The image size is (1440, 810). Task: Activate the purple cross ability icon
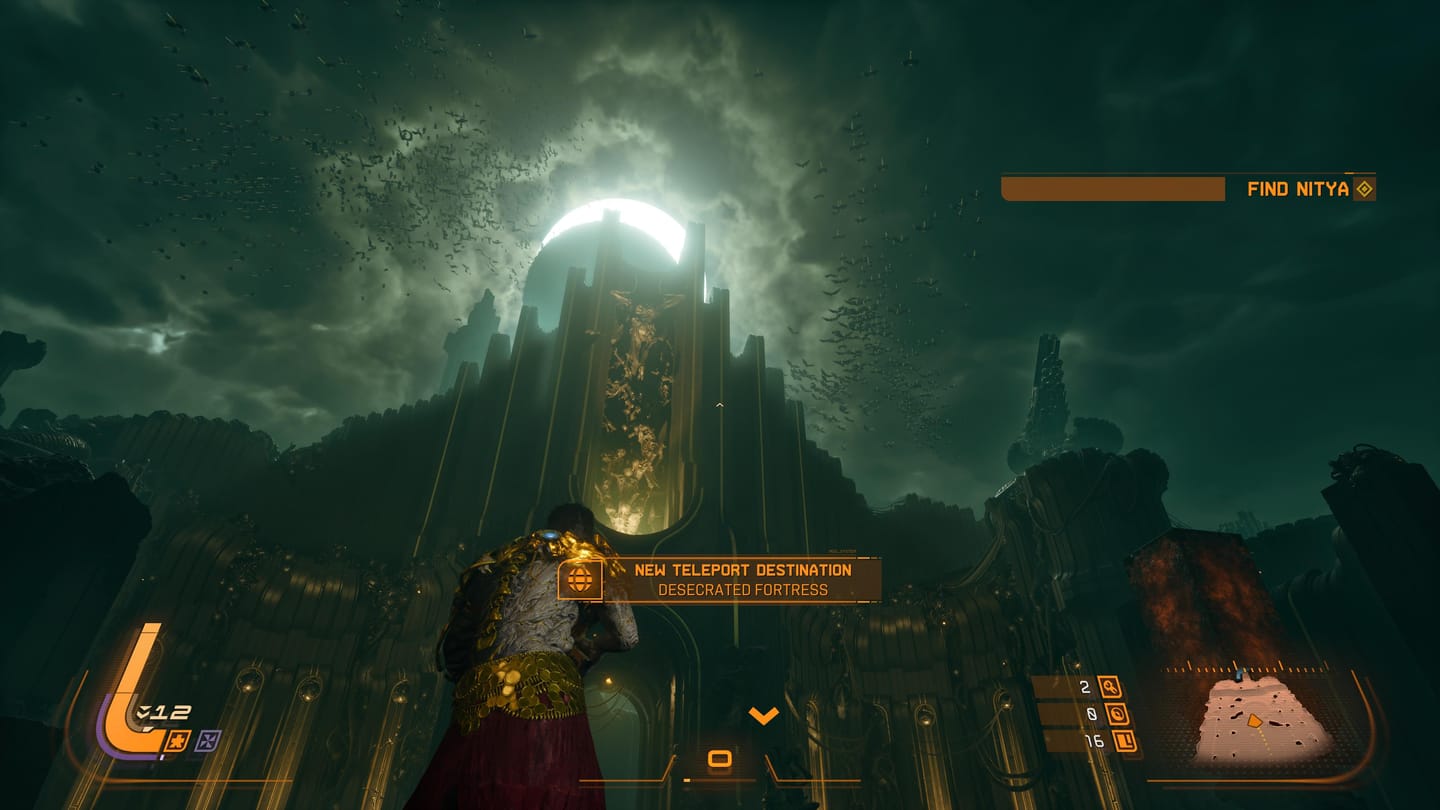(208, 741)
